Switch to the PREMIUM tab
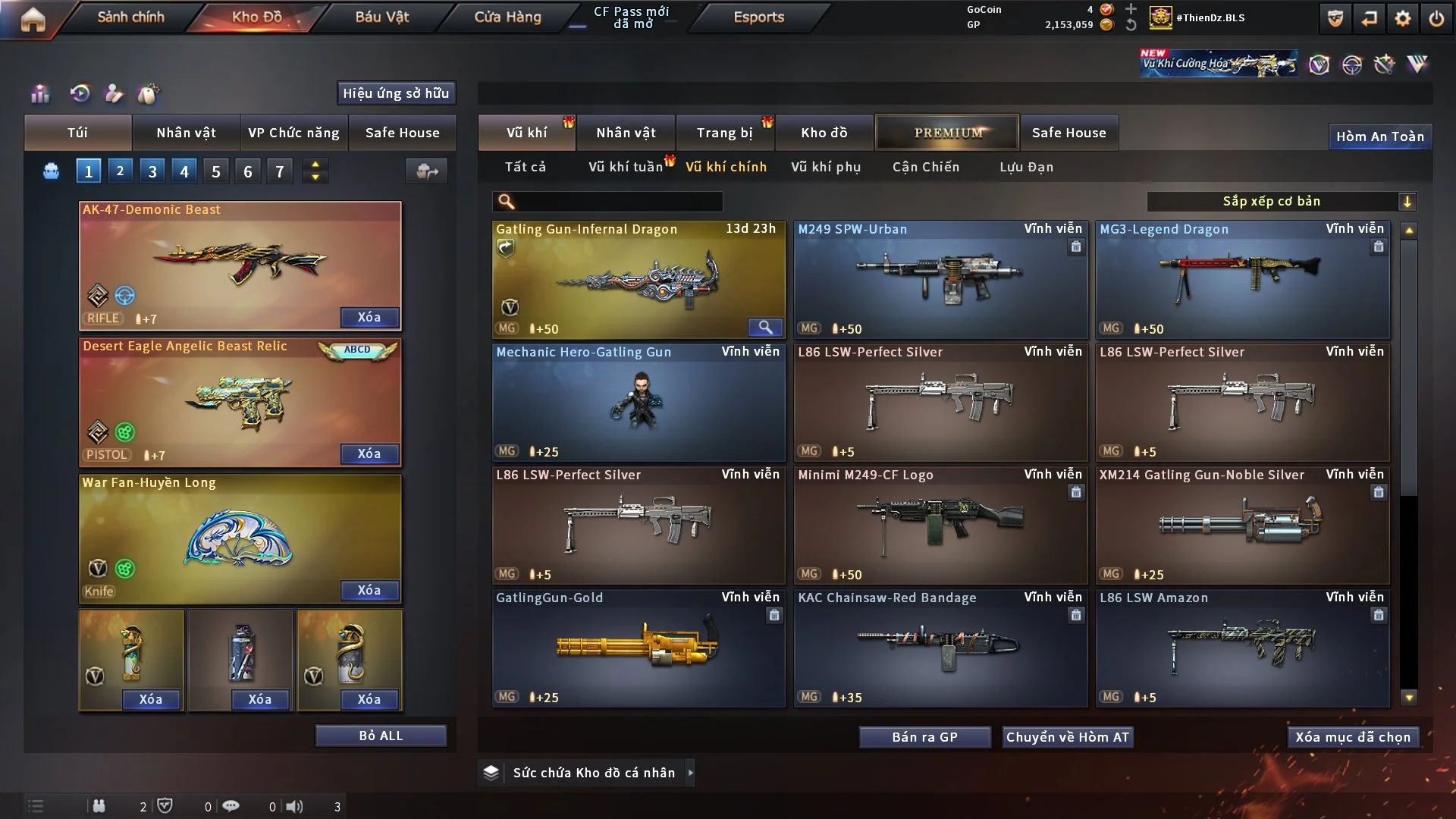The width and height of the screenshot is (1456, 819). pyautogui.click(x=947, y=133)
